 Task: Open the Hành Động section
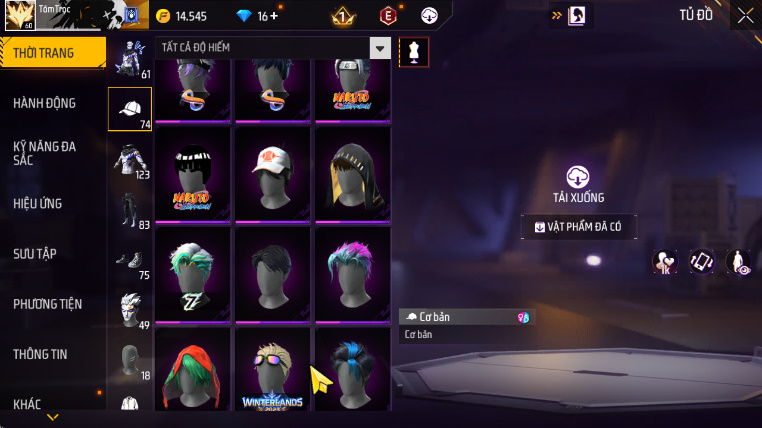tap(45, 103)
